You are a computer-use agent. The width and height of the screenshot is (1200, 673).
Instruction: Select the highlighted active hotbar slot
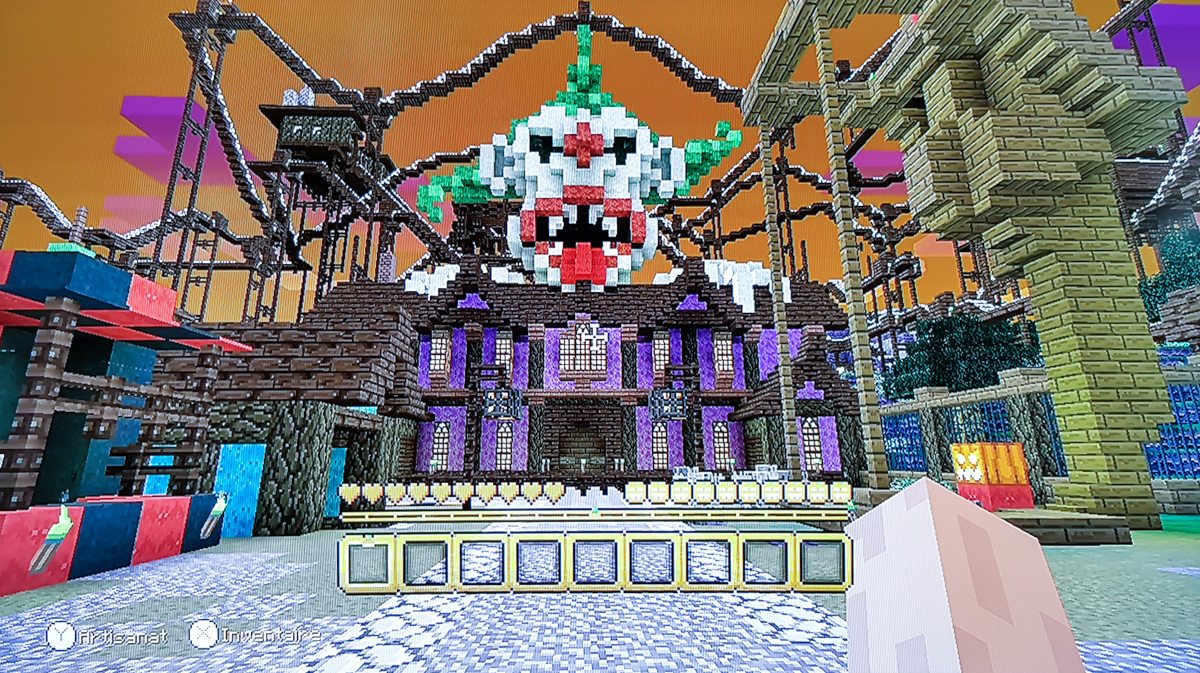[369, 562]
